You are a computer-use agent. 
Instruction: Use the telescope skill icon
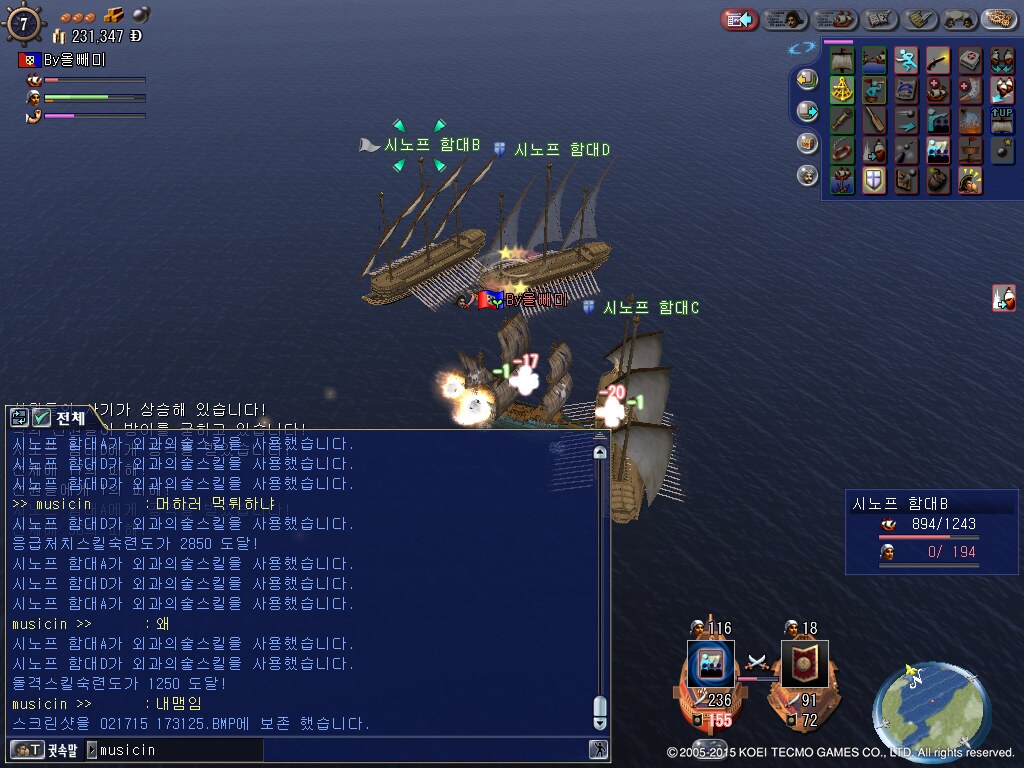click(842, 121)
